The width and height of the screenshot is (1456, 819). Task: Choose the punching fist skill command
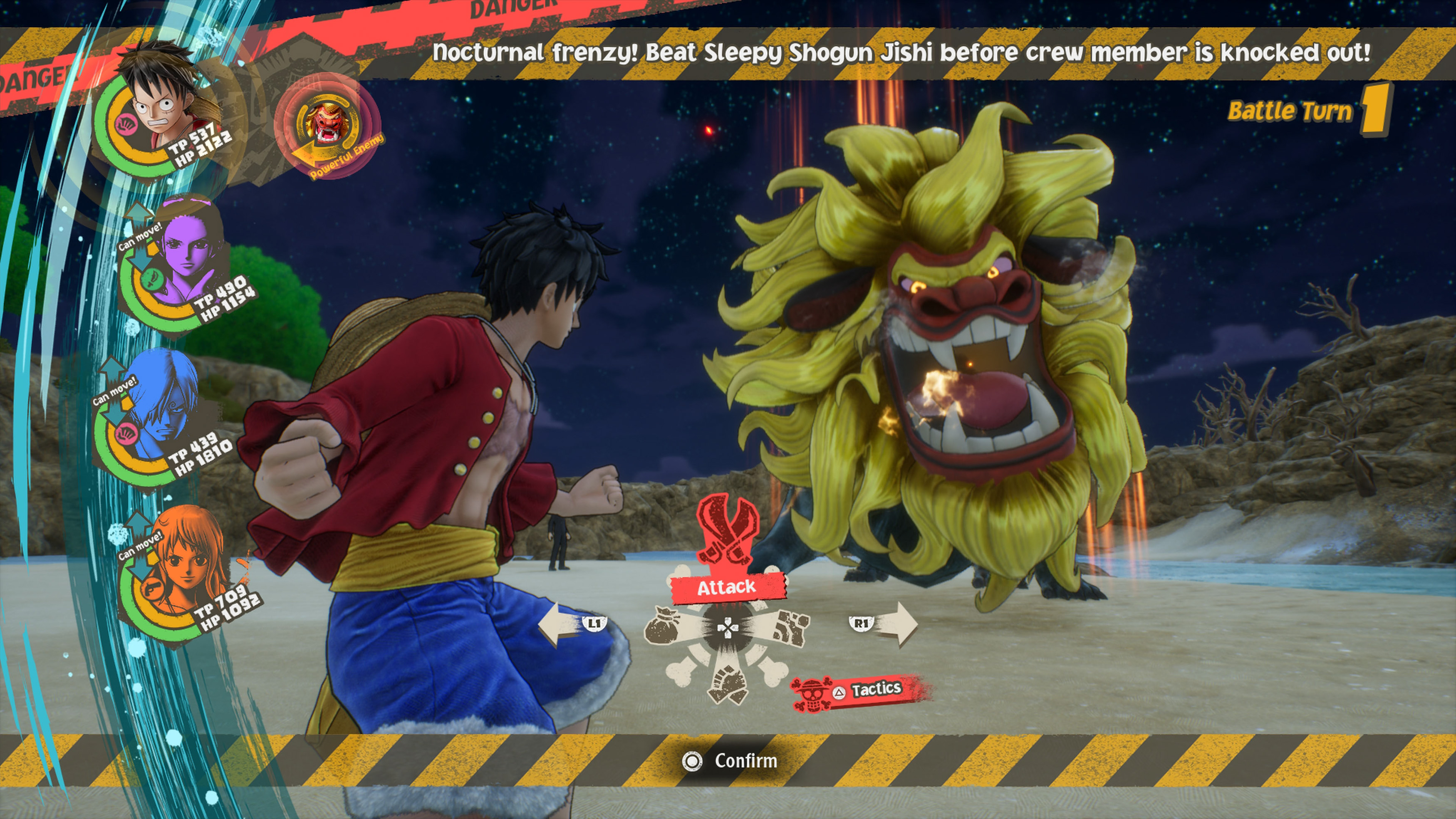pos(790,628)
